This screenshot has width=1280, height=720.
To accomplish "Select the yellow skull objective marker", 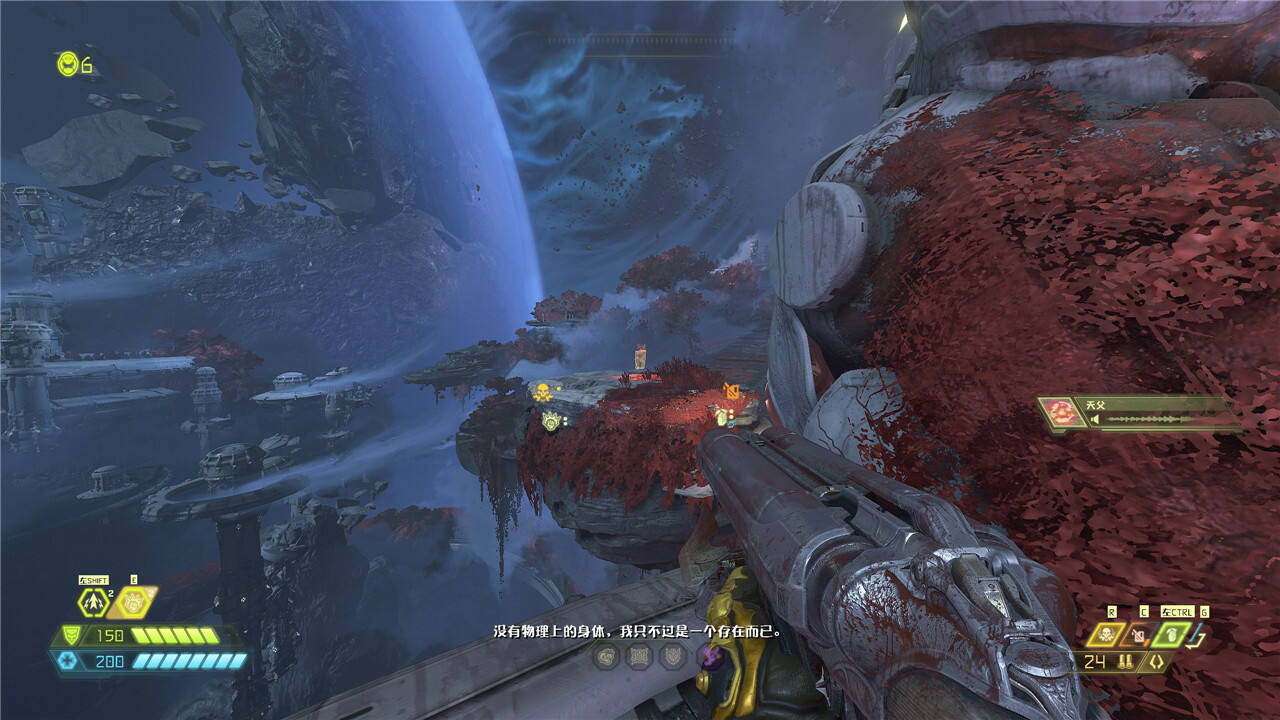I will point(542,391).
